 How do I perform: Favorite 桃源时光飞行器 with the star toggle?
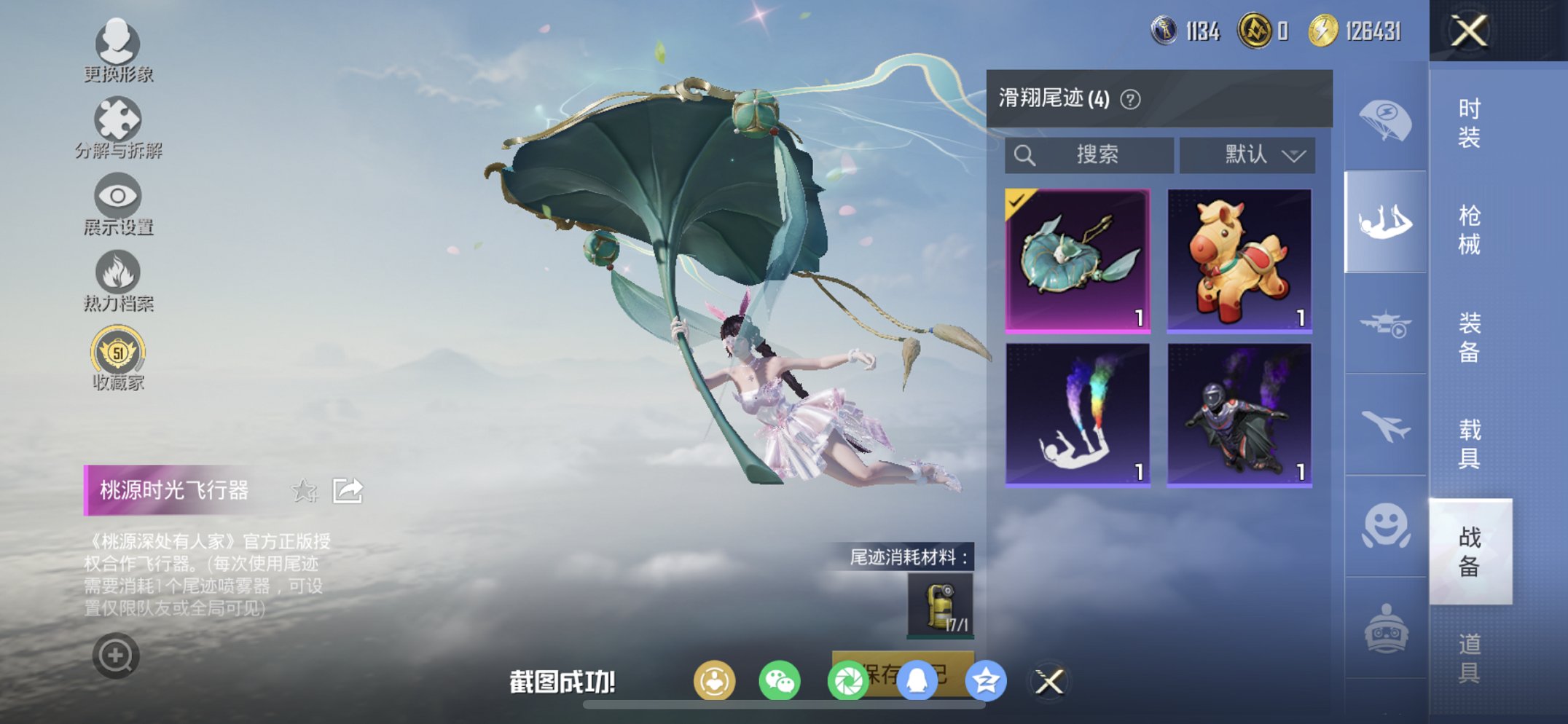click(x=306, y=491)
